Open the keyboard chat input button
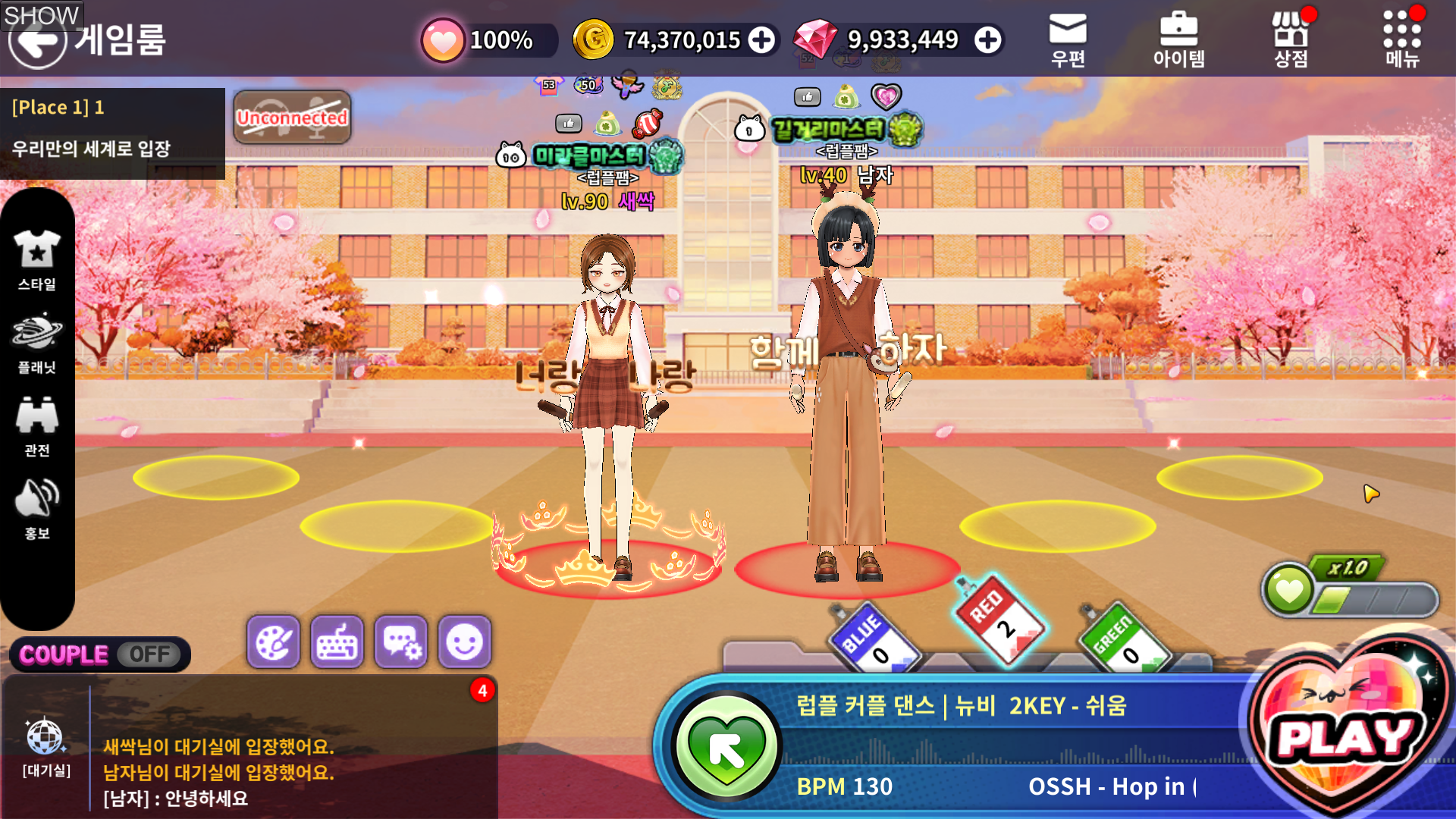This screenshot has height=819, width=1456. (337, 642)
